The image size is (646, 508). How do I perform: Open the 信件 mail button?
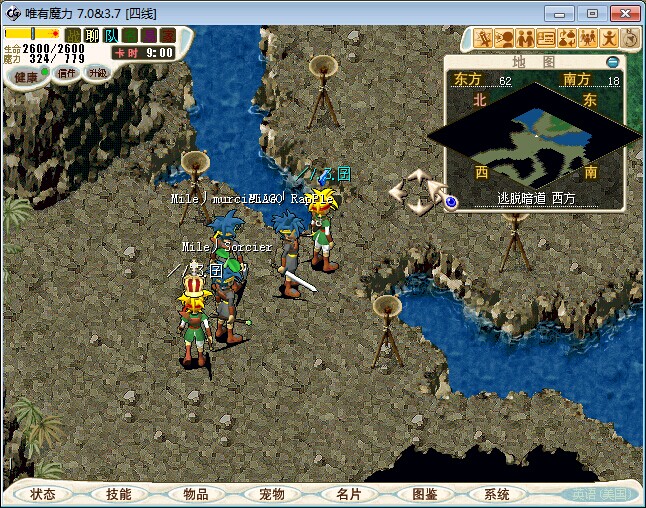pos(67,73)
